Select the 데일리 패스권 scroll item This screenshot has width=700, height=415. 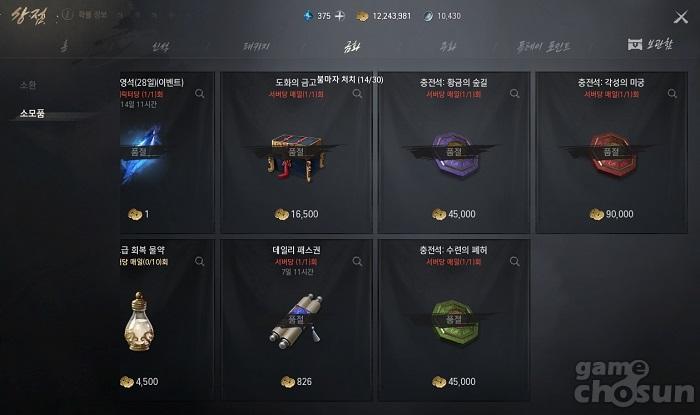tap(296, 320)
